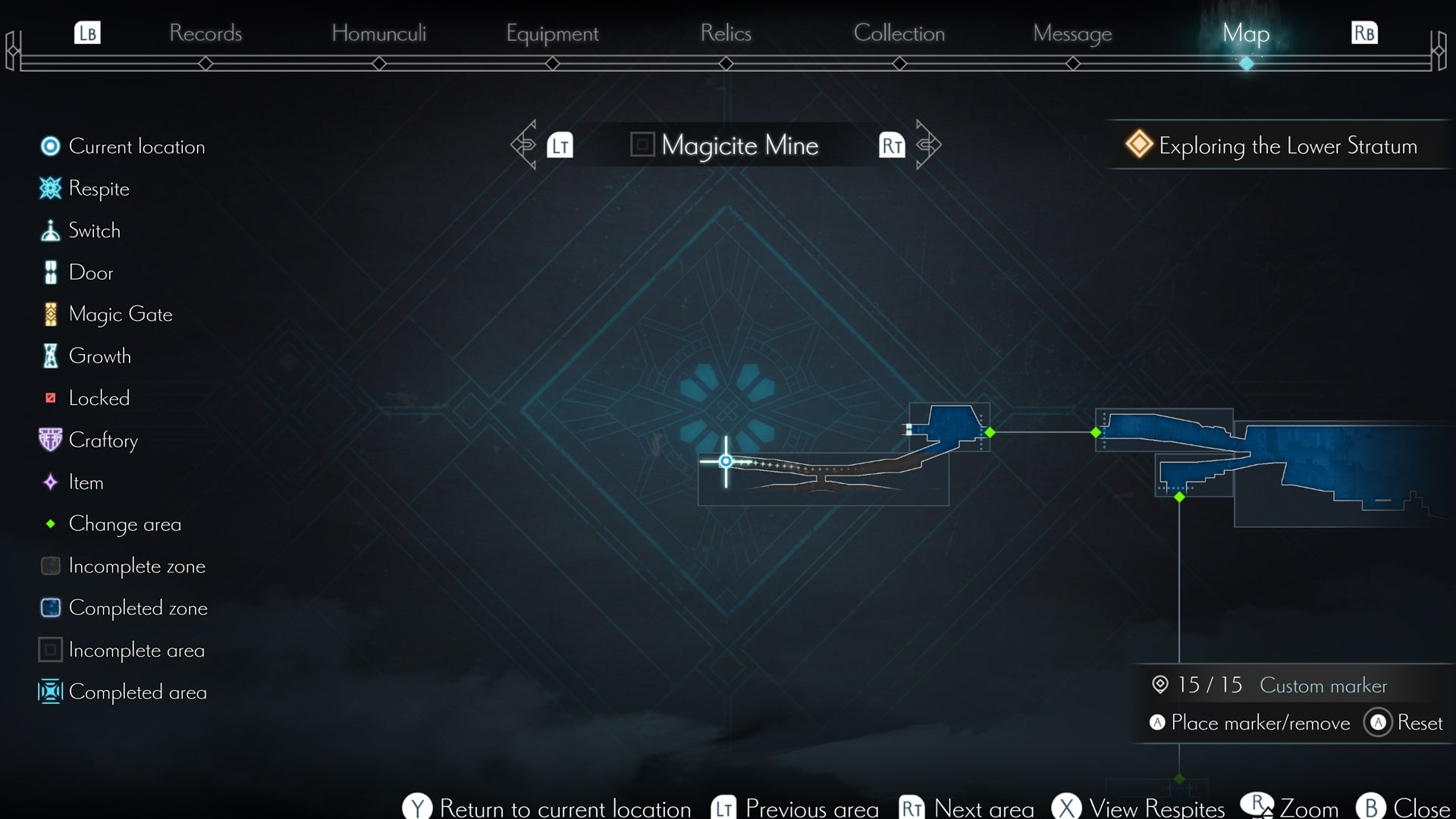Click the LT arrow for the previous area
The height and width of the screenshot is (819, 1456).
[560, 145]
